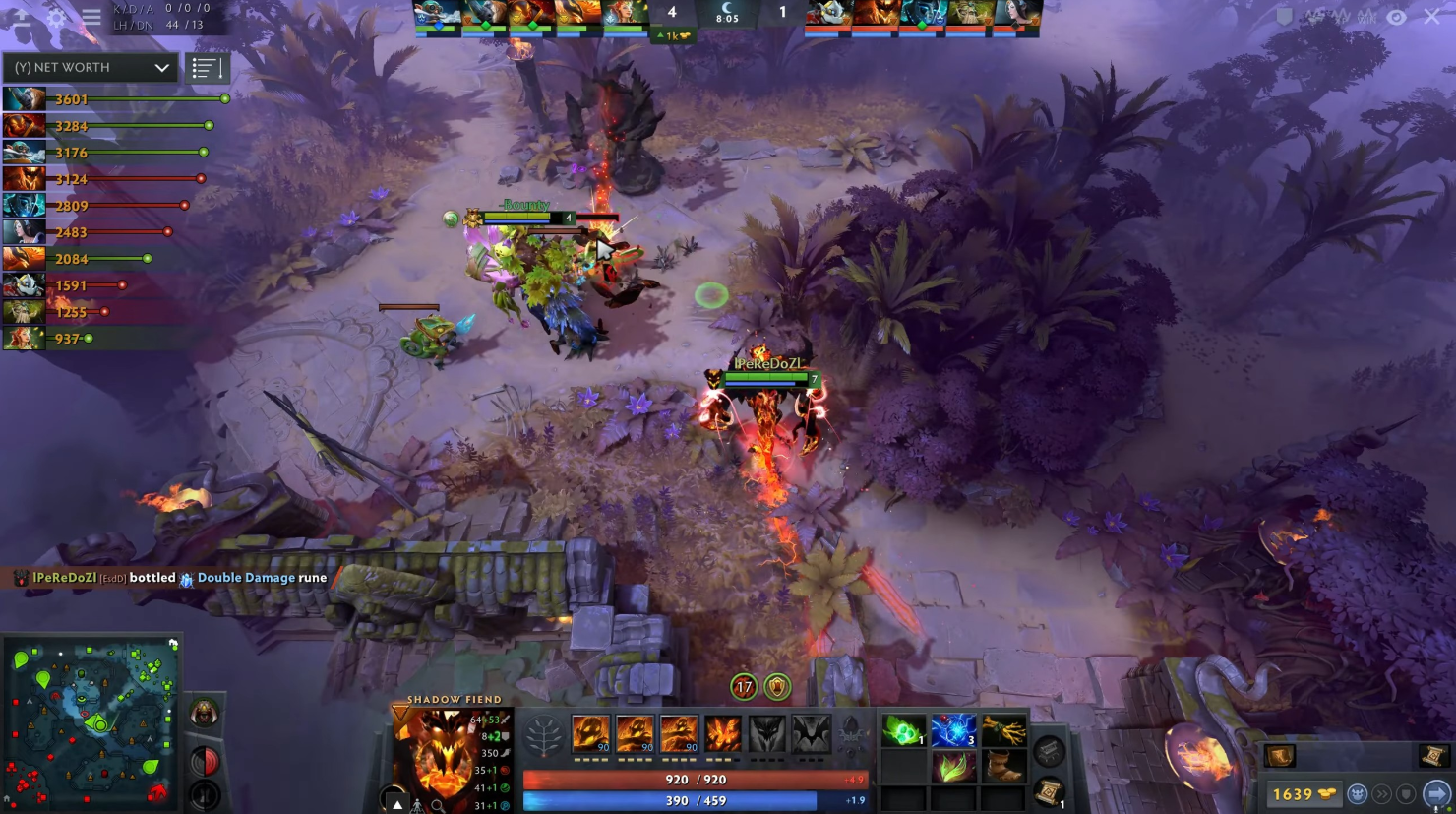Toggle the microphone mute in the bottom-right

click(x=1436, y=809)
